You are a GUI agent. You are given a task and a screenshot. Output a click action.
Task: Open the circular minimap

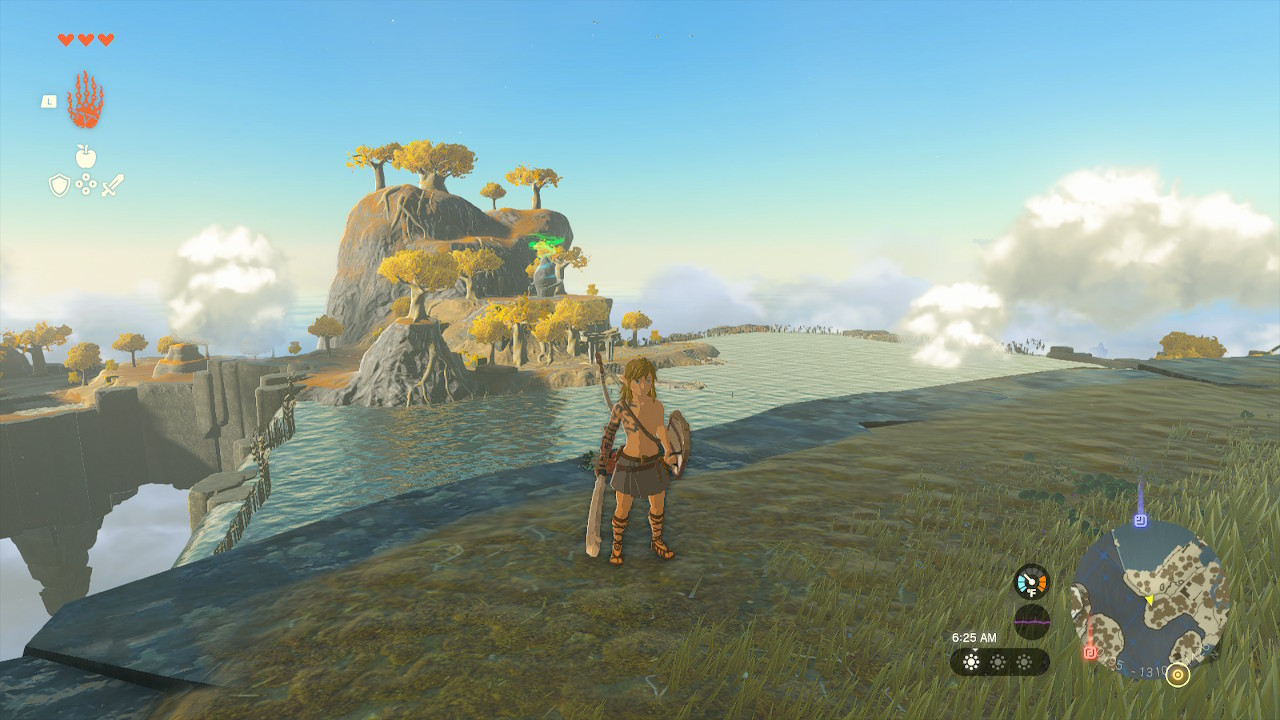point(1150,598)
